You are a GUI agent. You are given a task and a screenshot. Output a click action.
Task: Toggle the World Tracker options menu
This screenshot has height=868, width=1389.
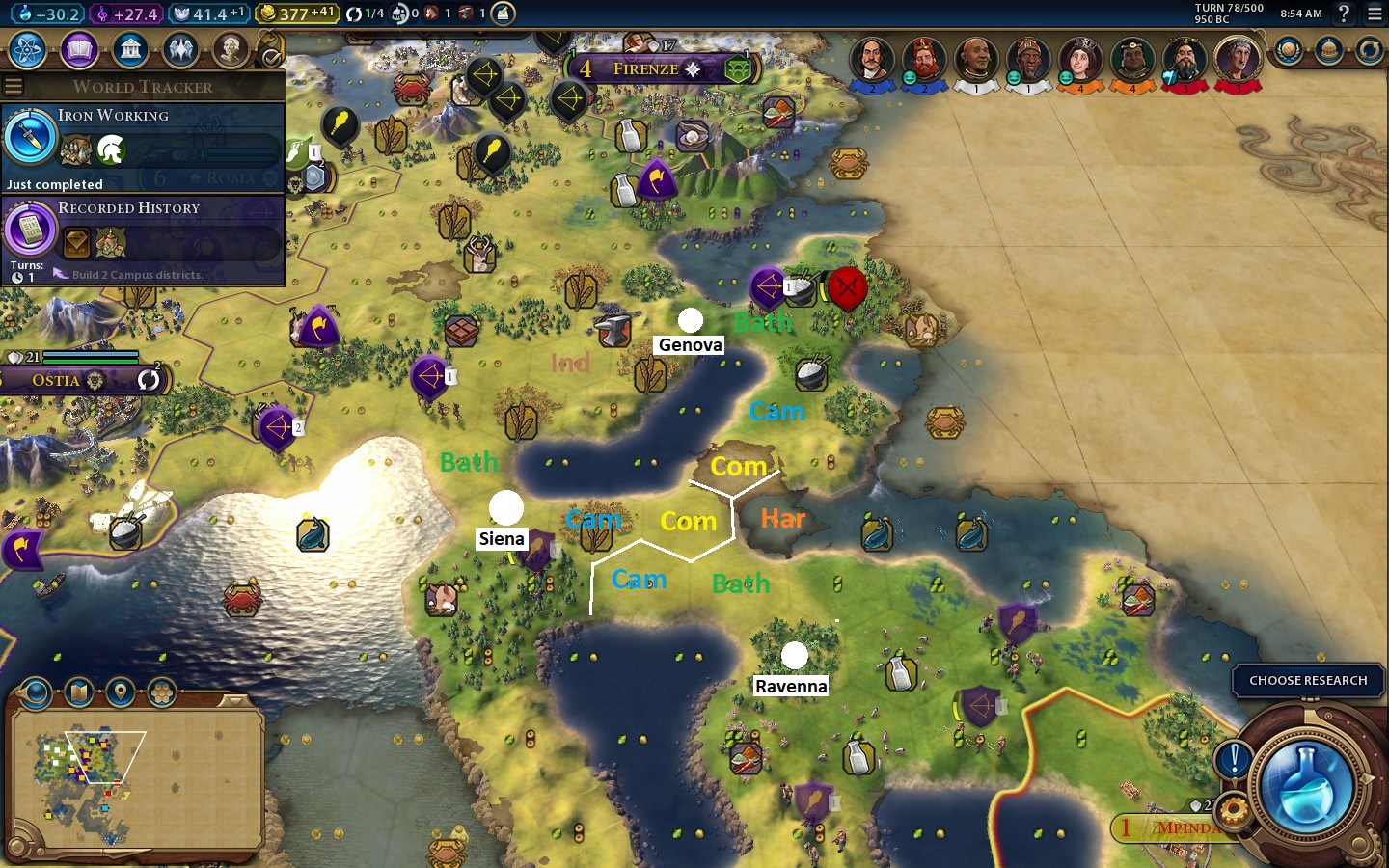[14, 87]
